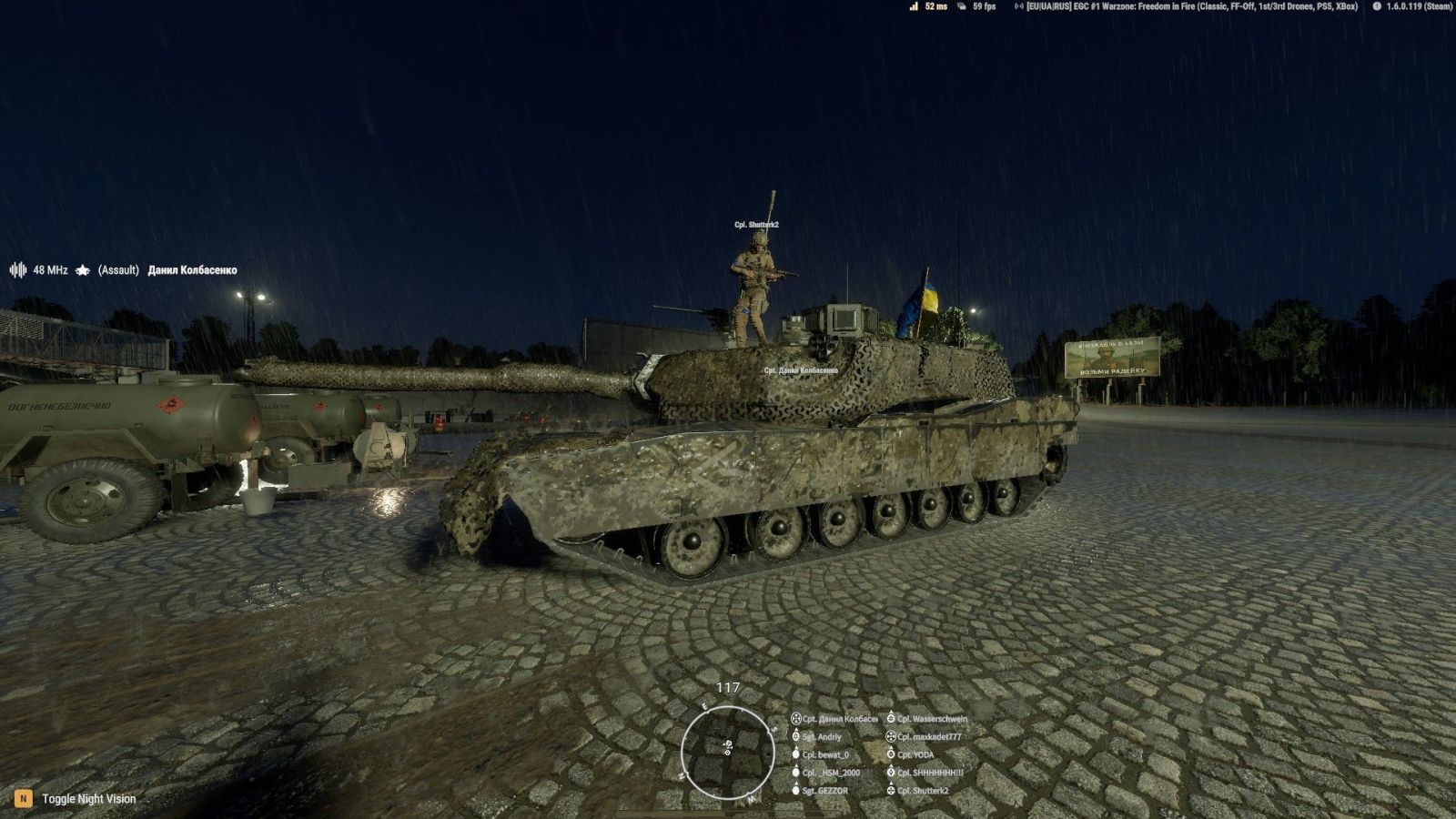Select Sgt. GEZZOR in squad list

(x=824, y=791)
